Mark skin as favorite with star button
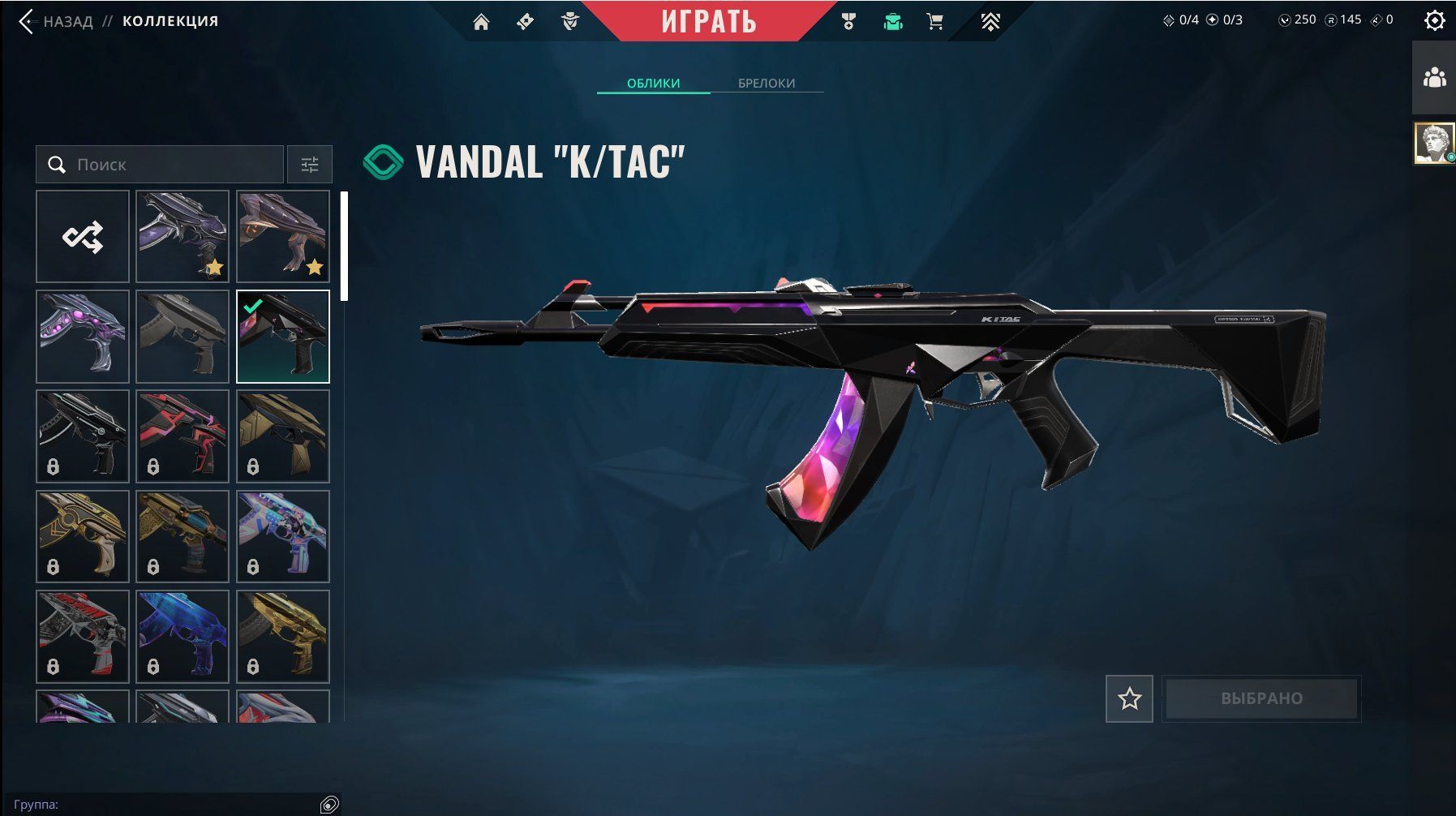The height and width of the screenshot is (816, 1456). click(x=1129, y=698)
